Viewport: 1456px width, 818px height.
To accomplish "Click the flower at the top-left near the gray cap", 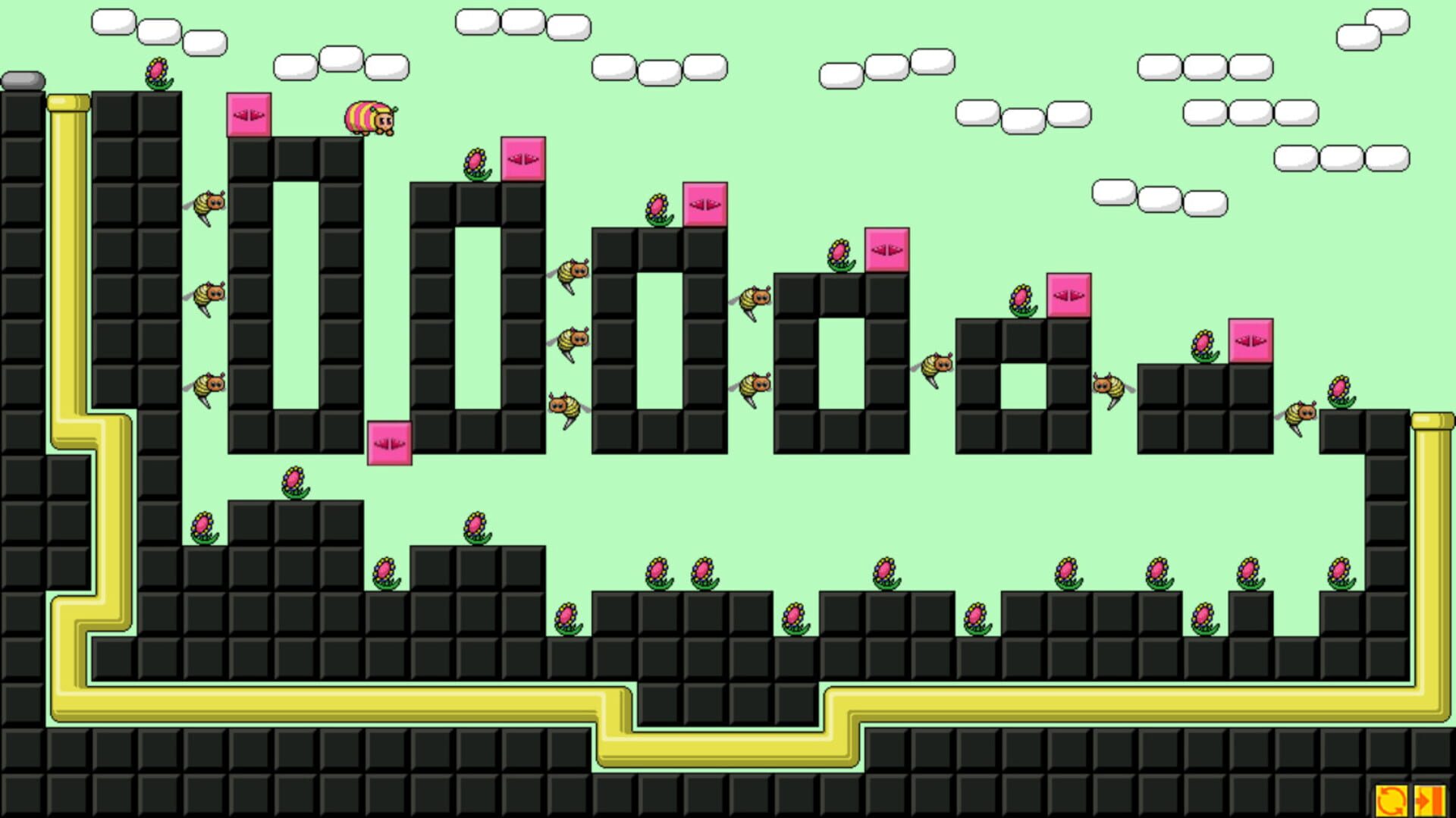I will point(154,72).
